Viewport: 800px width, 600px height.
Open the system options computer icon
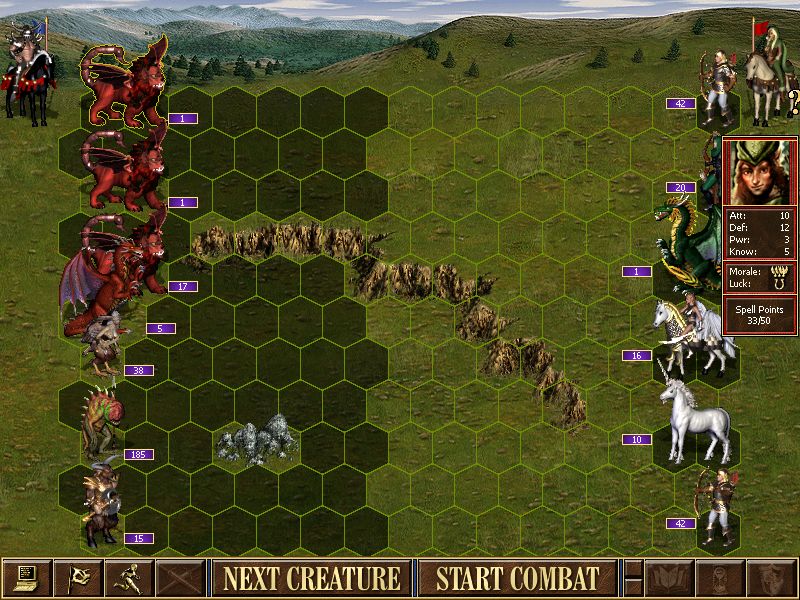tap(27, 578)
